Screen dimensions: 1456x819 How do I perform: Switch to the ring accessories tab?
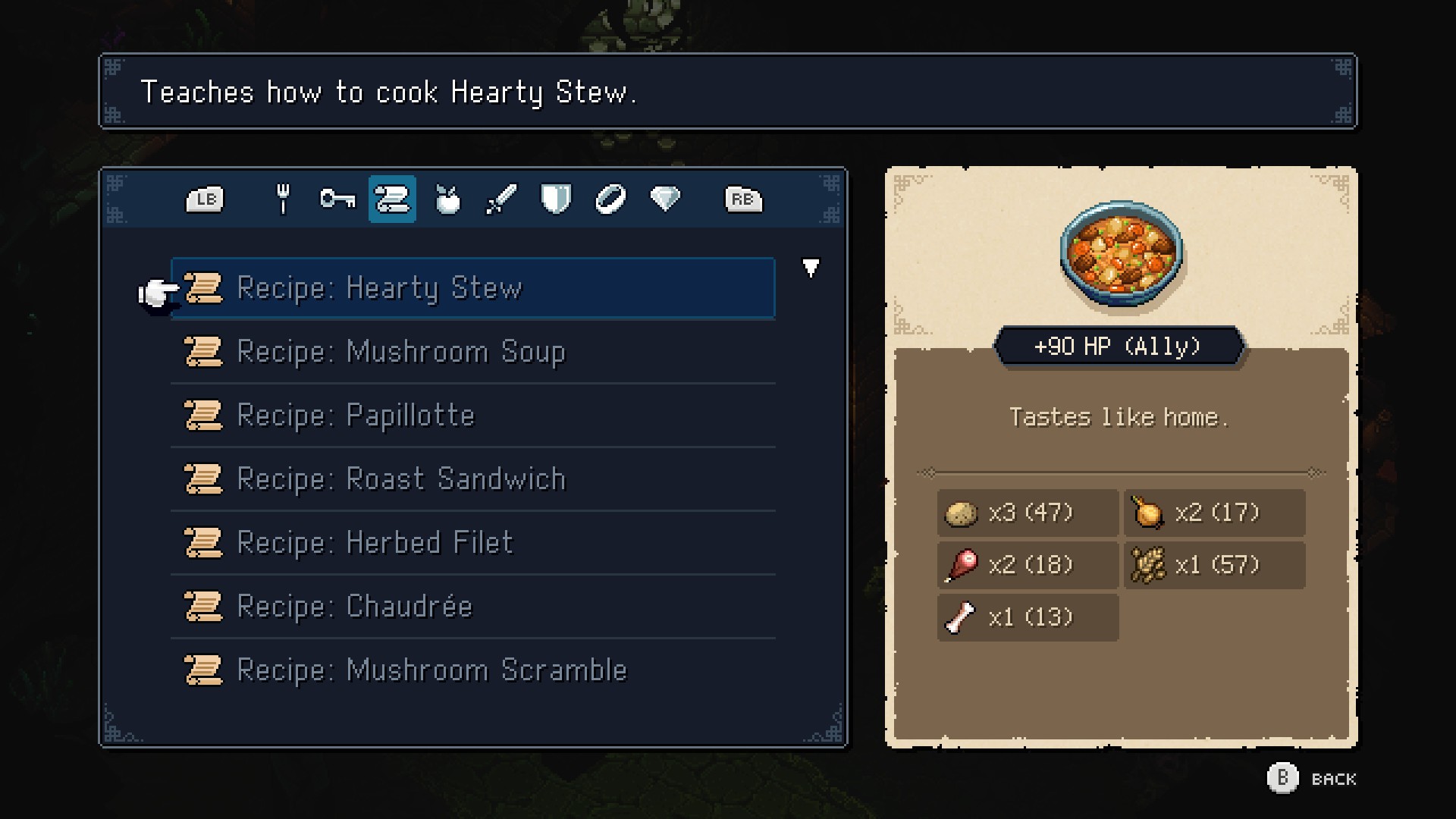(x=610, y=199)
